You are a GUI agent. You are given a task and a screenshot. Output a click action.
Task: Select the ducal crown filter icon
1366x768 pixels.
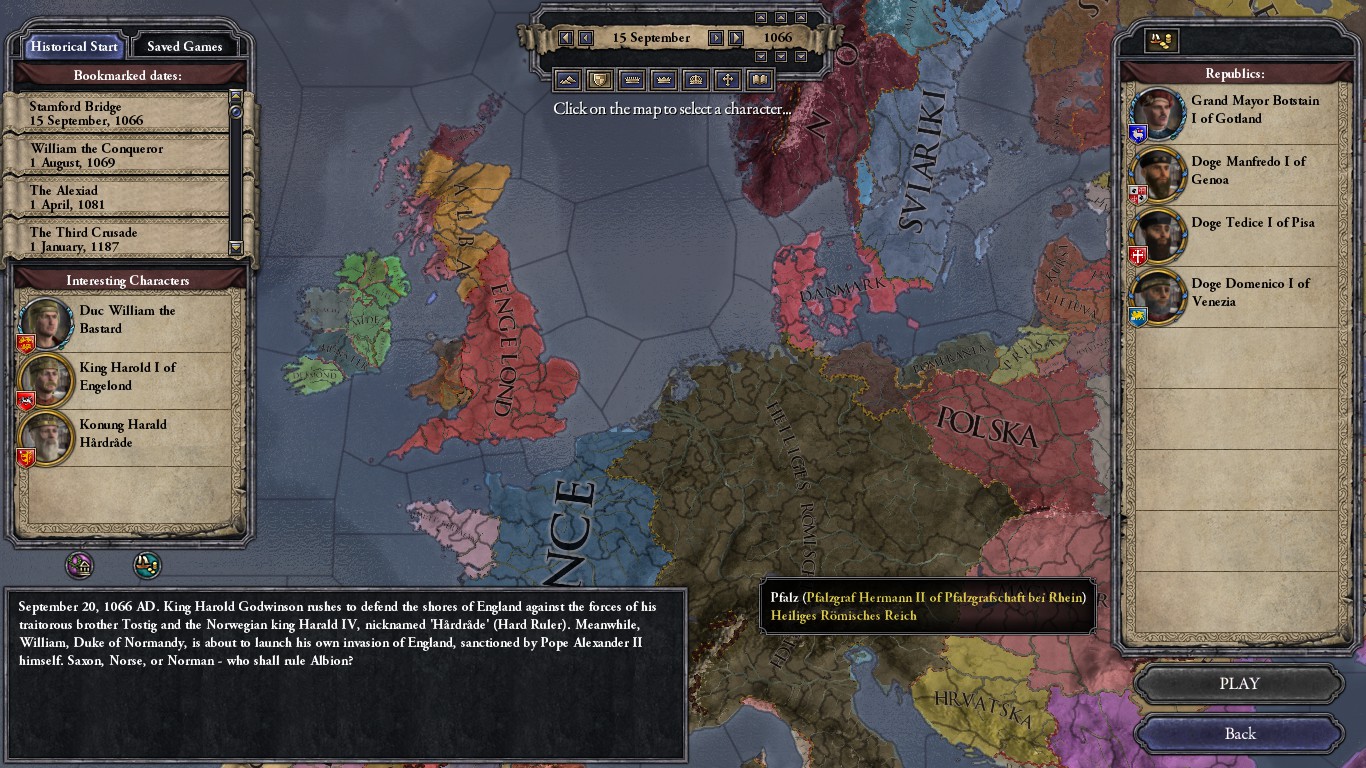[x=631, y=80]
